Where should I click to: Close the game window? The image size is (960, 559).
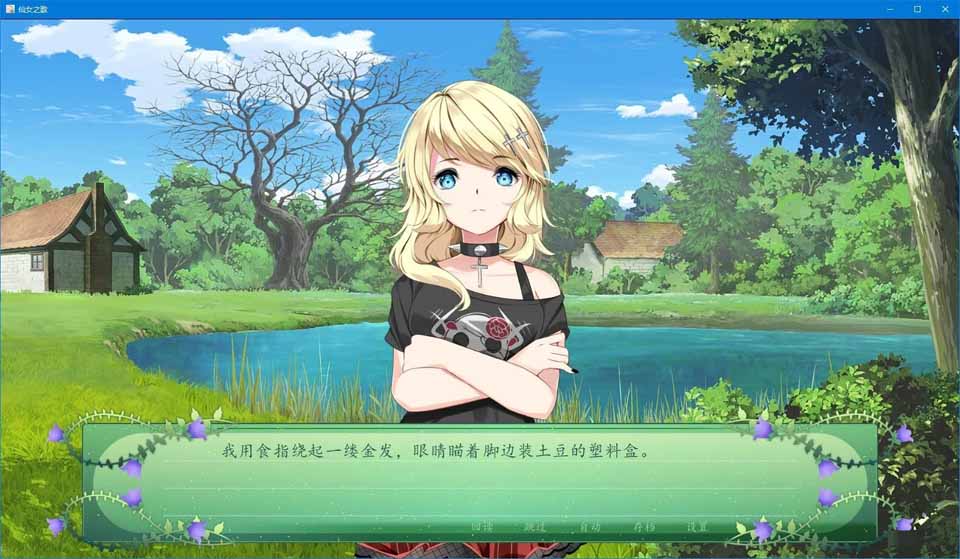pos(944,9)
